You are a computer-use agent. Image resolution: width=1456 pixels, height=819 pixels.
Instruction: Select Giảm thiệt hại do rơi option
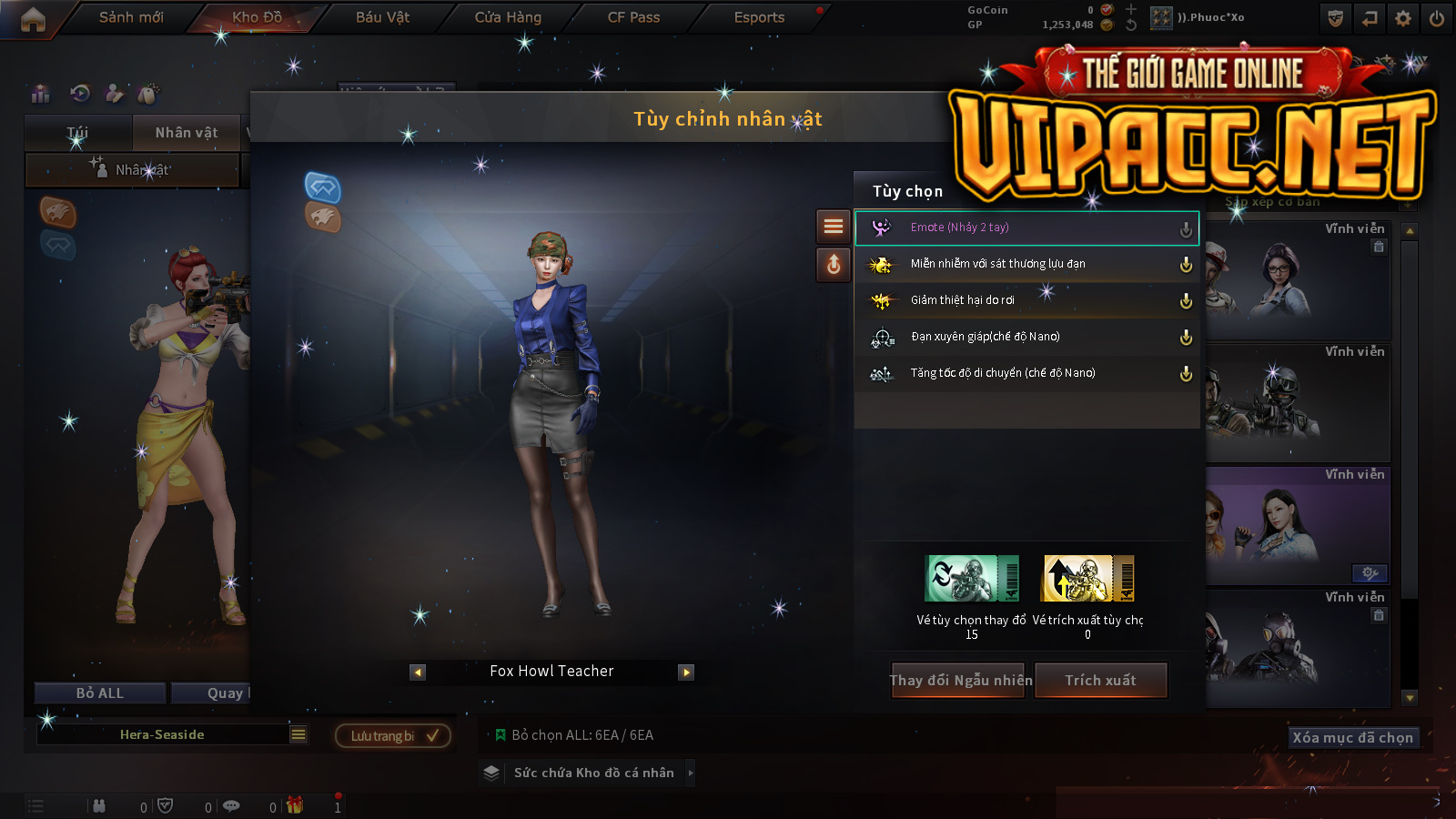[x=1026, y=300]
